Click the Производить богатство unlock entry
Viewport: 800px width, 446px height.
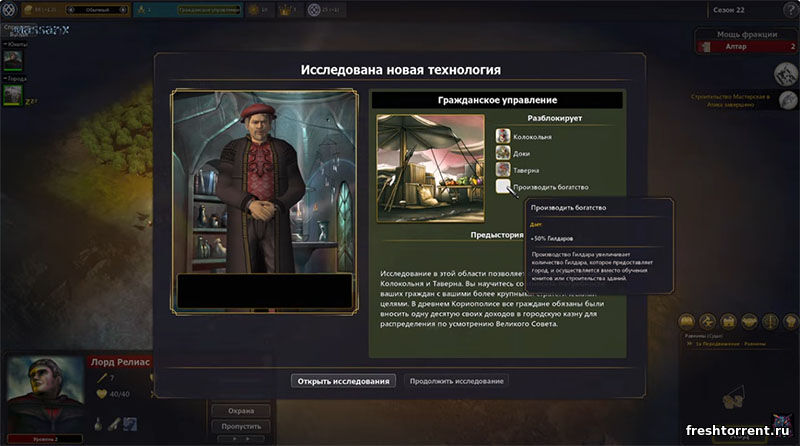click(550, 187)
